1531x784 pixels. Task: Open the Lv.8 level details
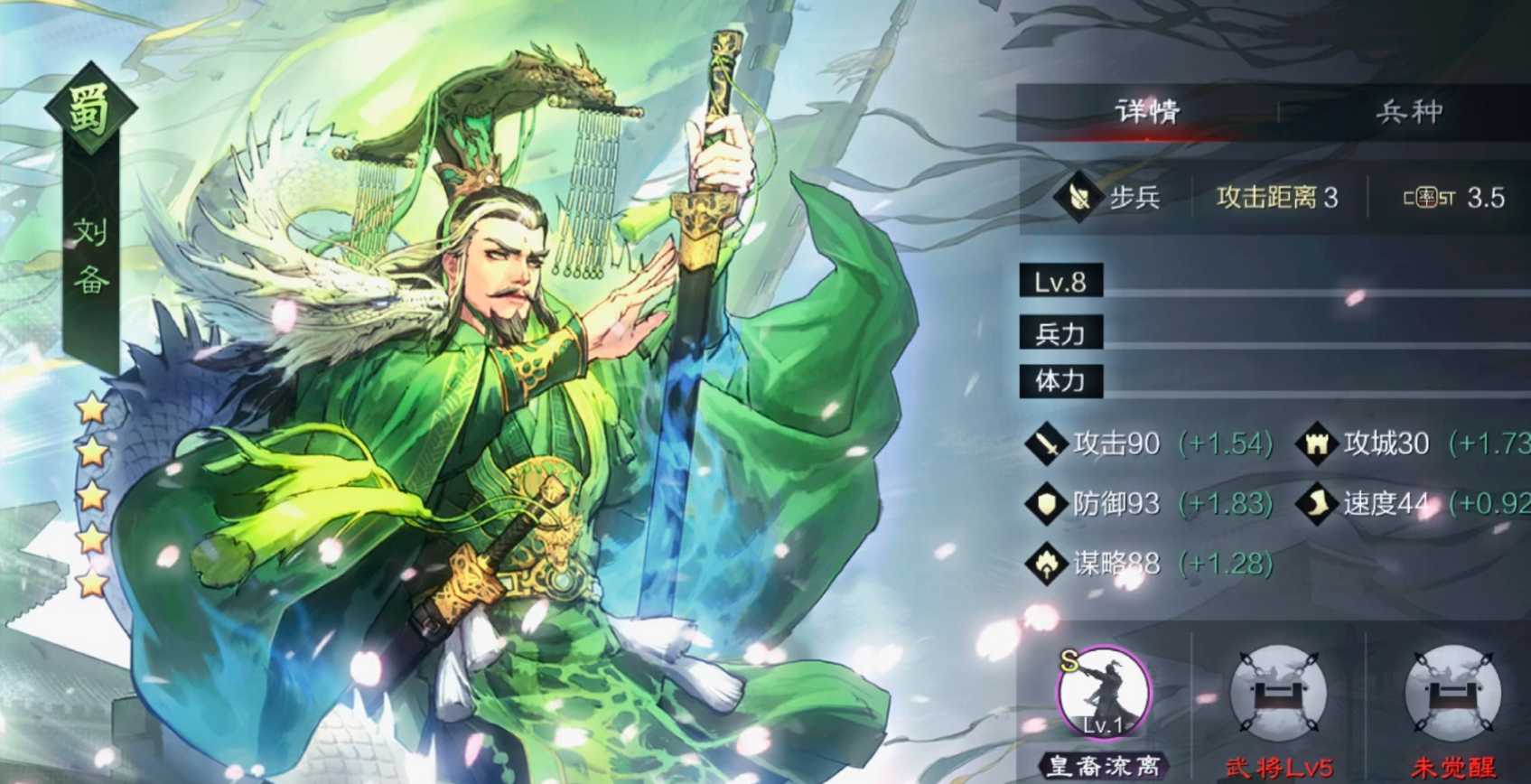(x=1059, y=281)
